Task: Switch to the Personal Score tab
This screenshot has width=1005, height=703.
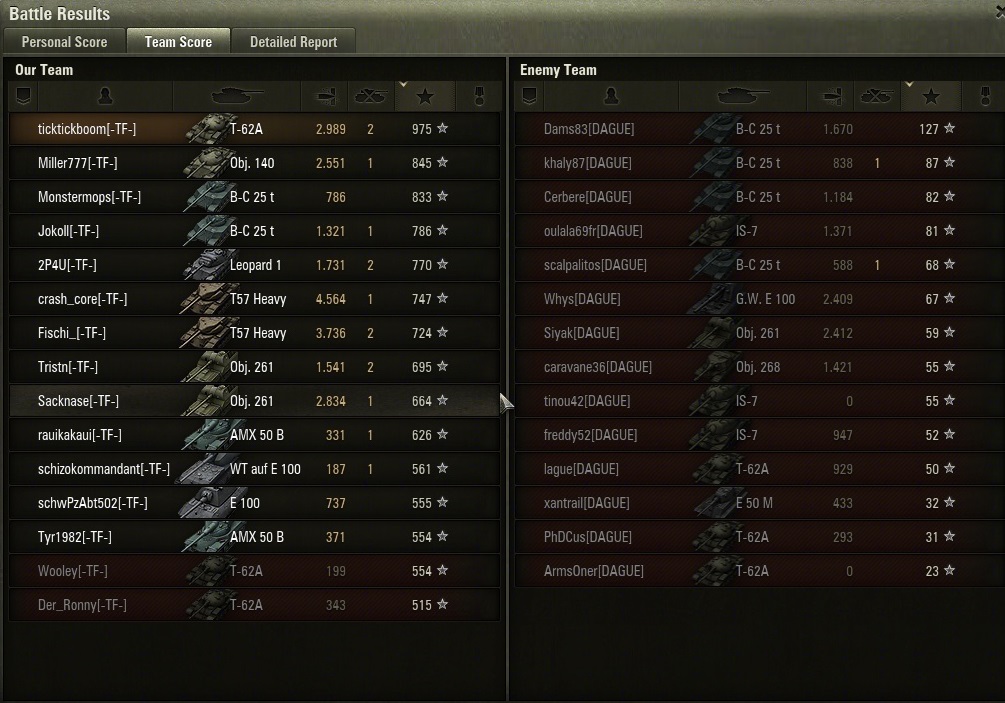Action: pyautogui.click(x=65, y=41)
